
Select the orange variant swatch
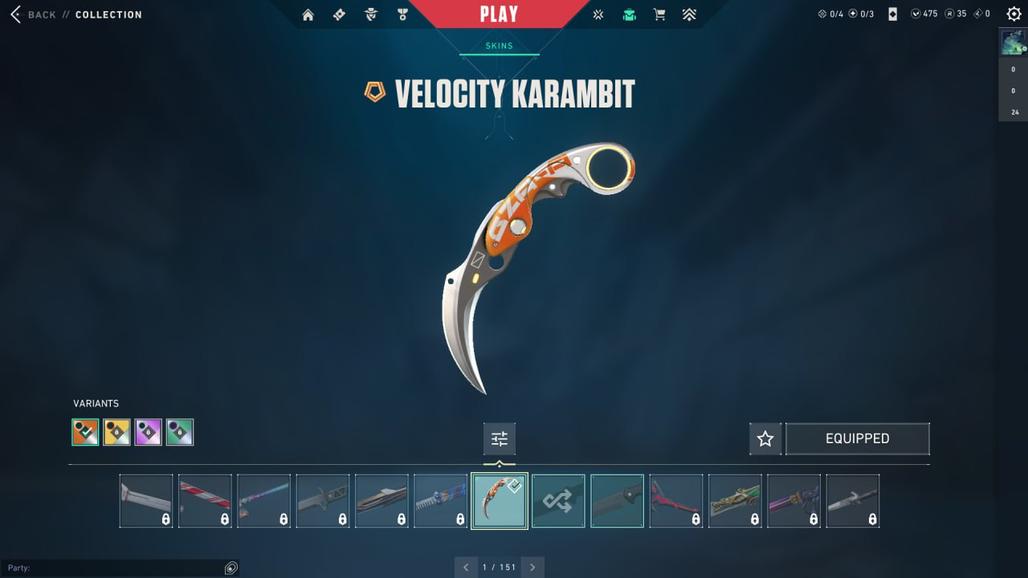click(86, 432)
